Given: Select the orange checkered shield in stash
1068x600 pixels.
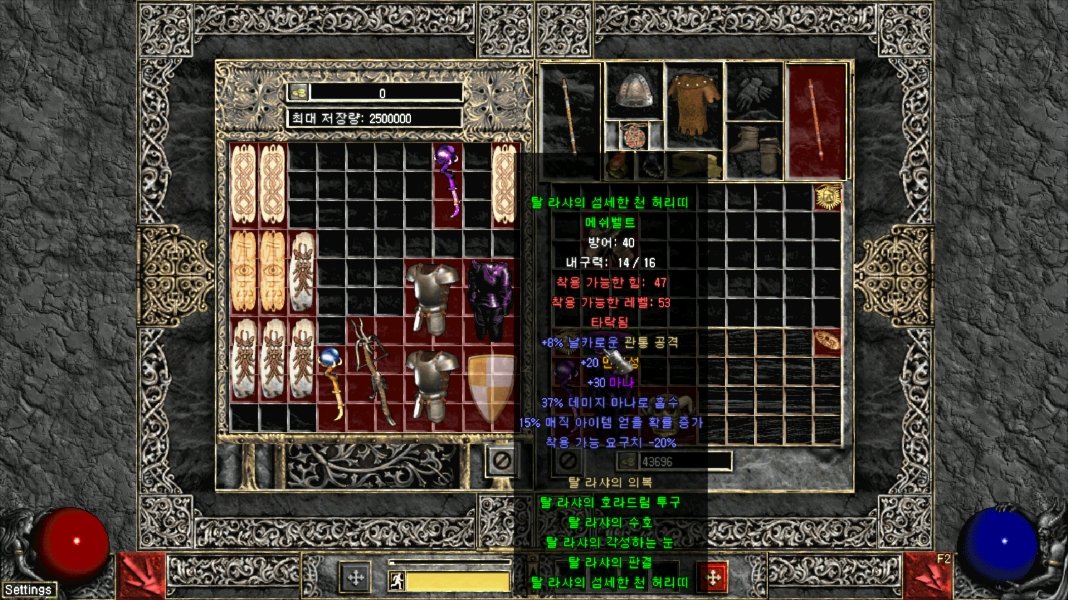Looking at the screenshot, I should [x=491, y=387].
